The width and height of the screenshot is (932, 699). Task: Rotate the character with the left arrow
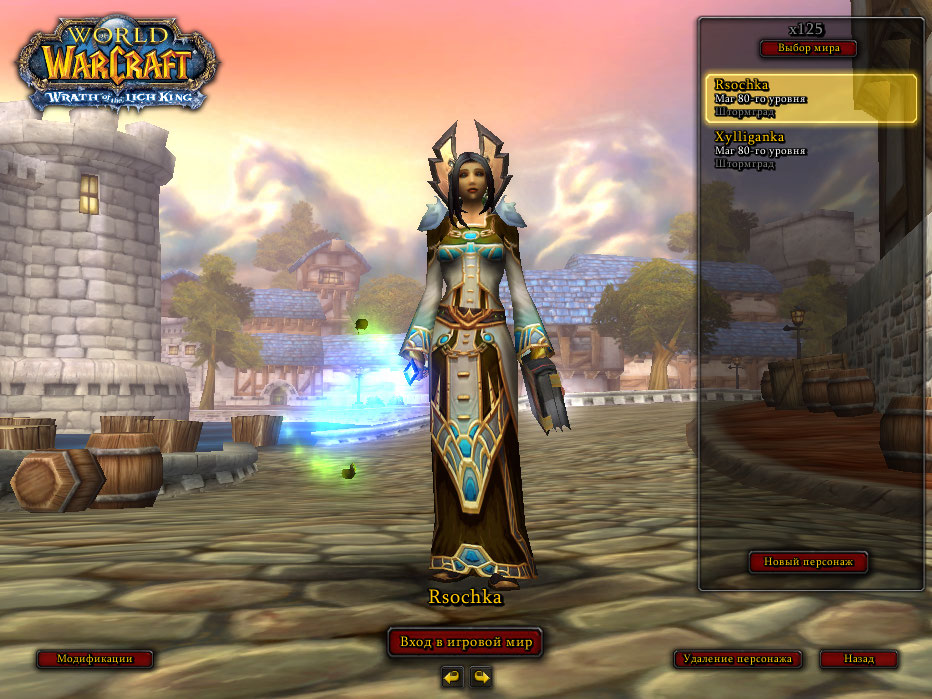(x=452, y=677)
